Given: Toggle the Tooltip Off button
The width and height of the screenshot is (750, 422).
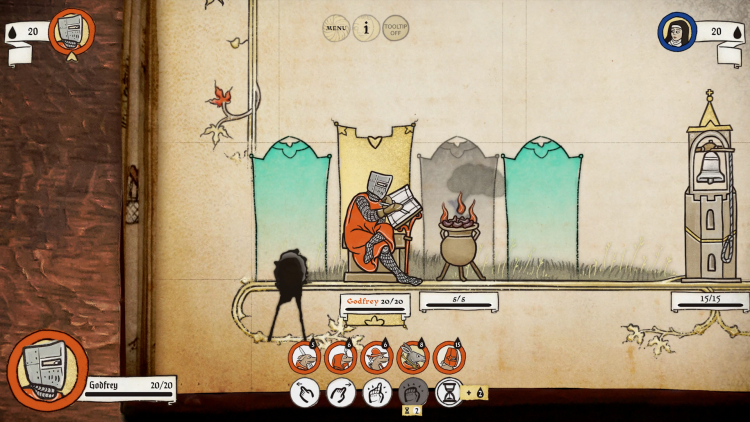Looking at the screenshot, I should coord(396,28).
